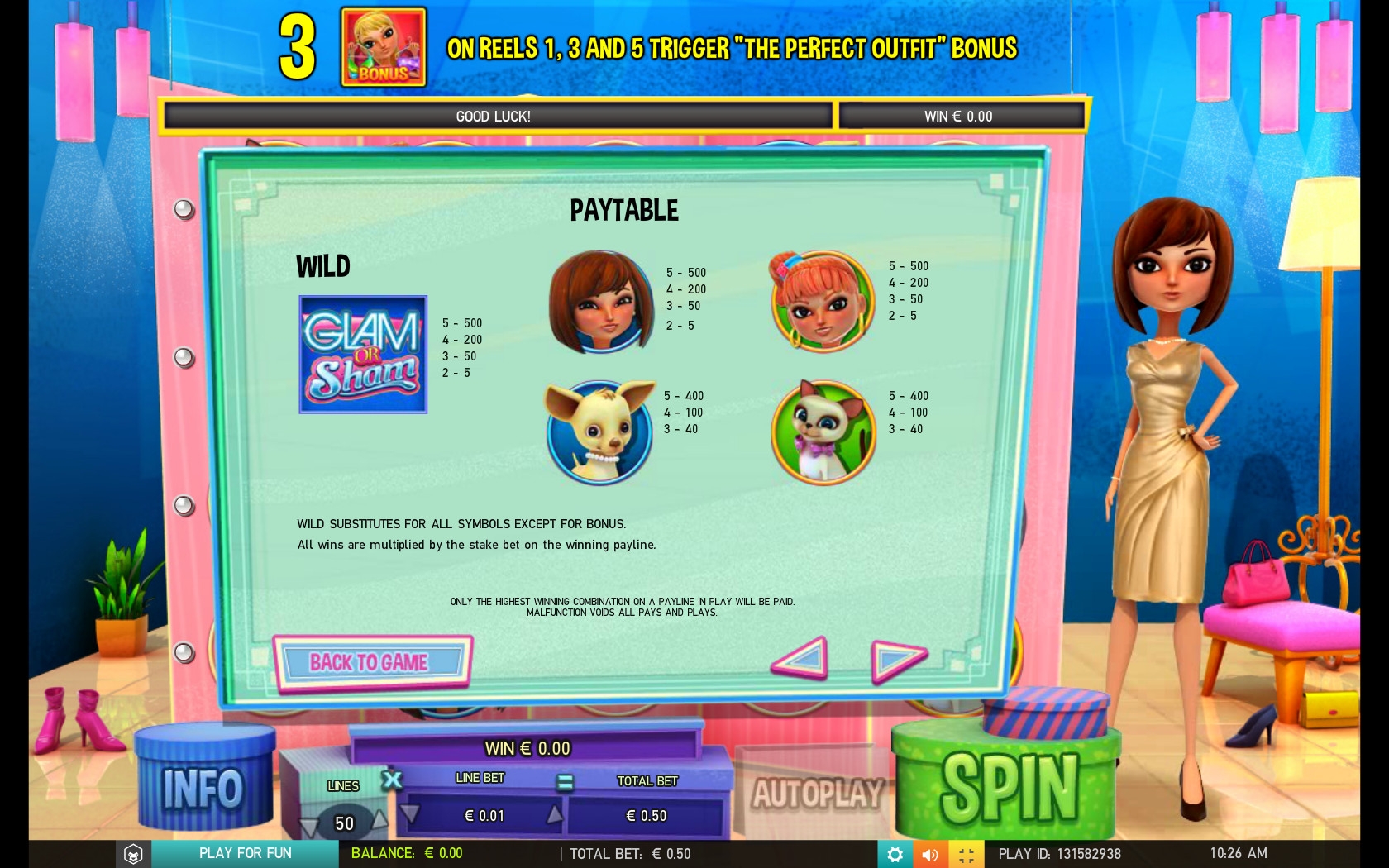The width and height of the screenshot is (1389, 868).
Task: Advance to the next paytable page
Action: pyautogui.click(x=898, y=660)
